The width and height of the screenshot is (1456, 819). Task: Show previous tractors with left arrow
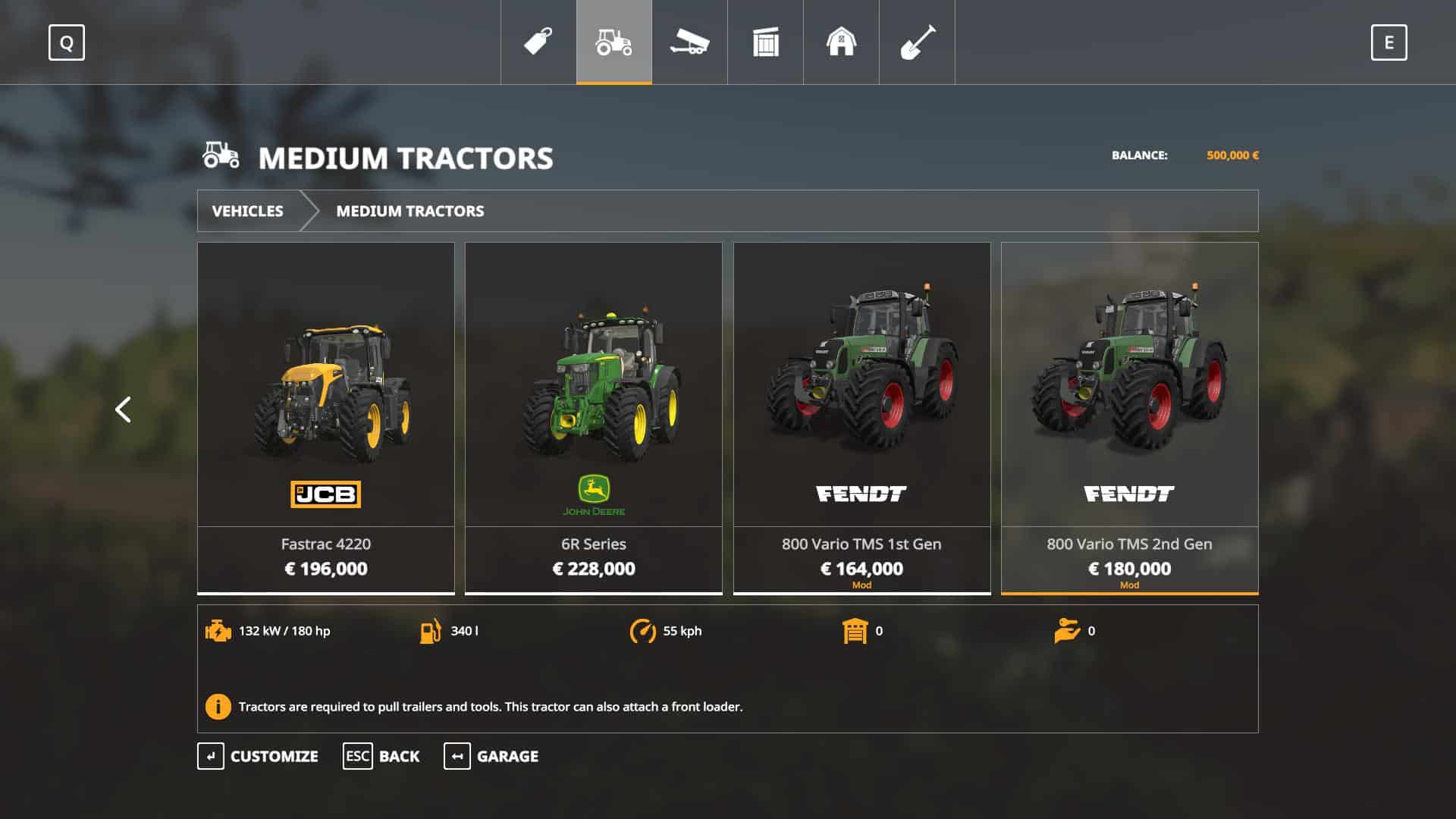[x=123, y=409]
